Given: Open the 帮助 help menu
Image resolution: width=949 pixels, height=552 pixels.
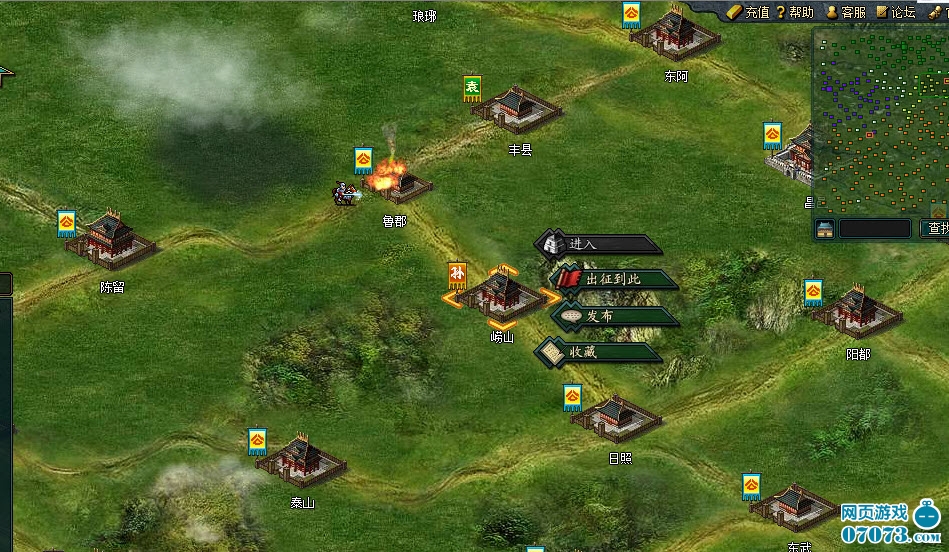Looking at the screenshot, I should 795,12.
